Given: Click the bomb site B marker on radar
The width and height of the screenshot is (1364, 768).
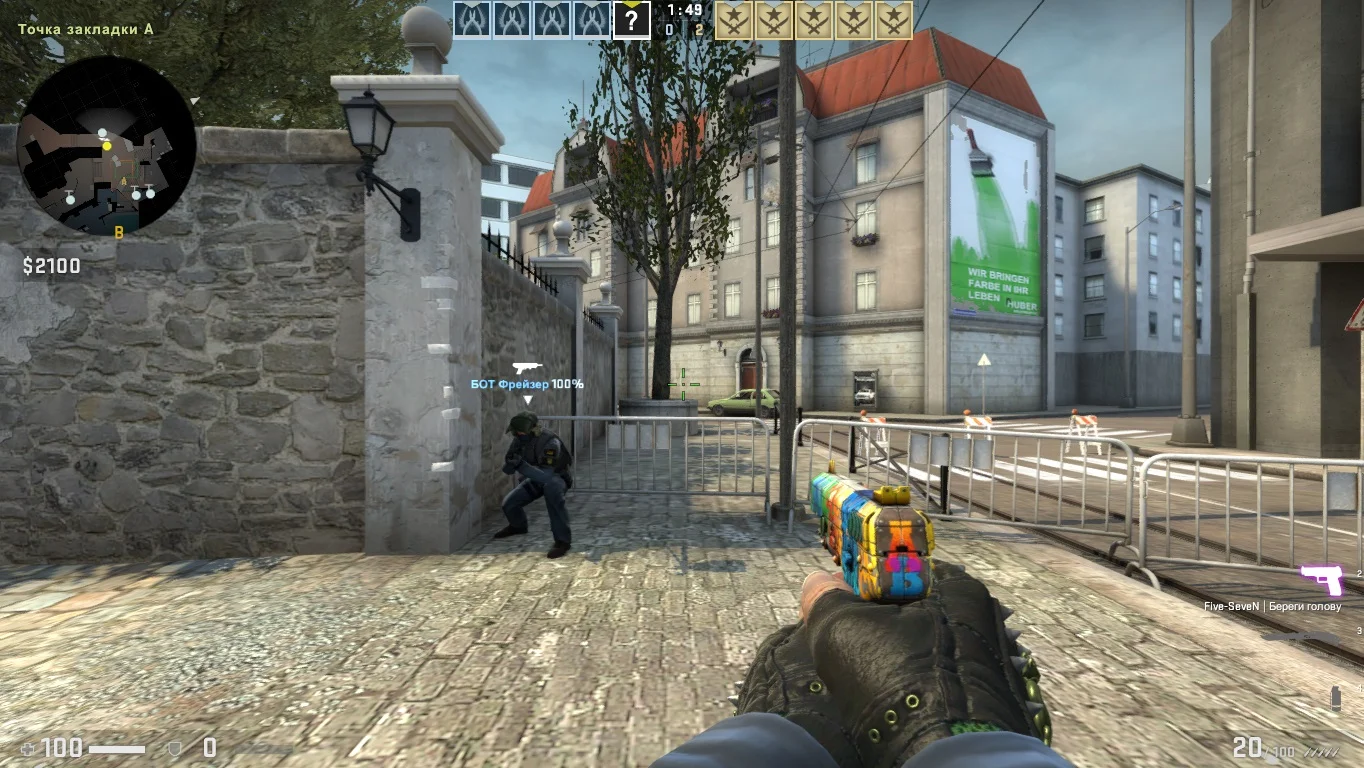Looking at the screenshot, I should 118,232.
